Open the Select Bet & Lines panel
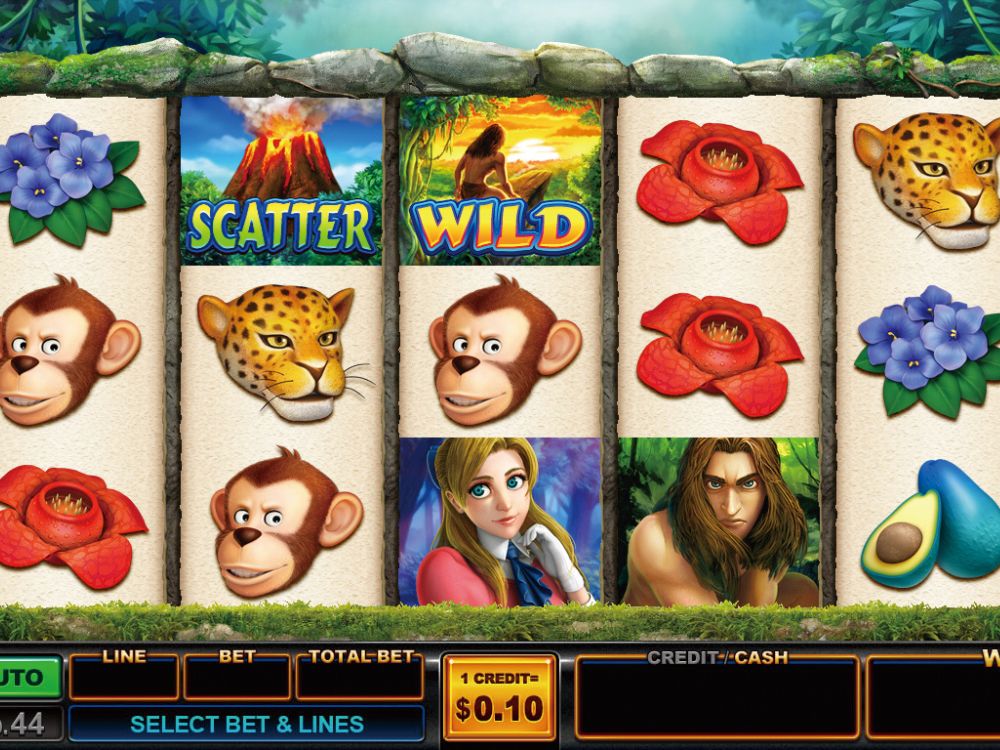 246,723
